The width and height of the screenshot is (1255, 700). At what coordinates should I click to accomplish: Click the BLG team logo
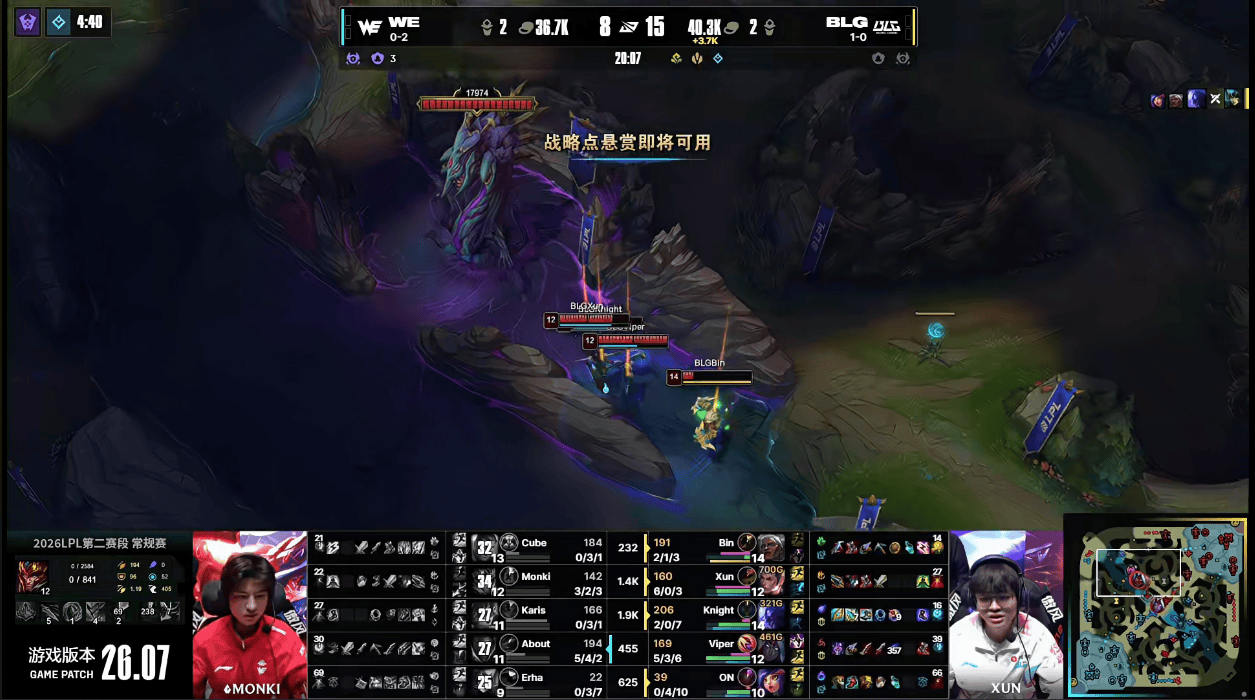(x=886, y=26)
